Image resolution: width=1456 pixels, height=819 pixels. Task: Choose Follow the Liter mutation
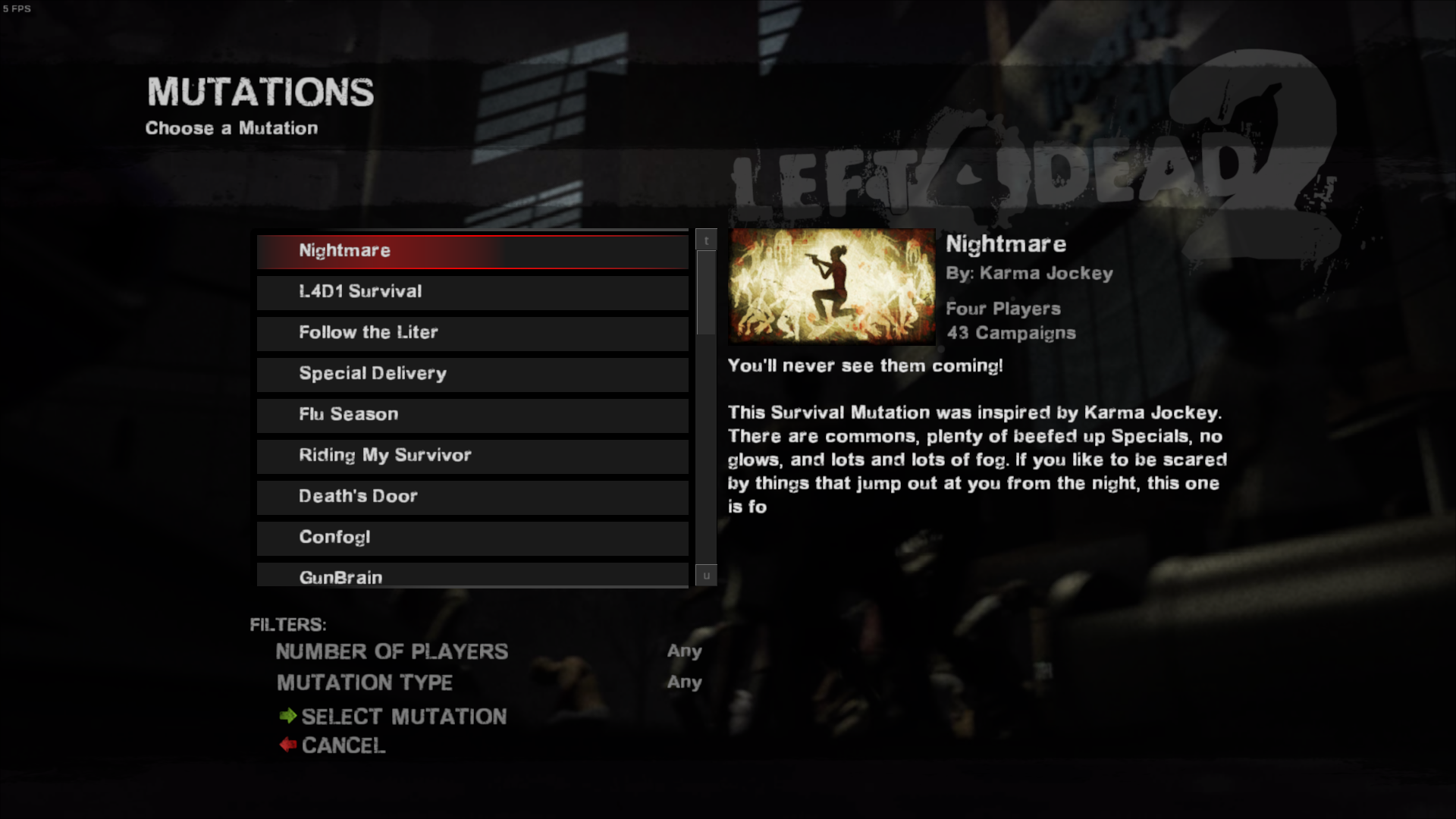coord(472,333)
